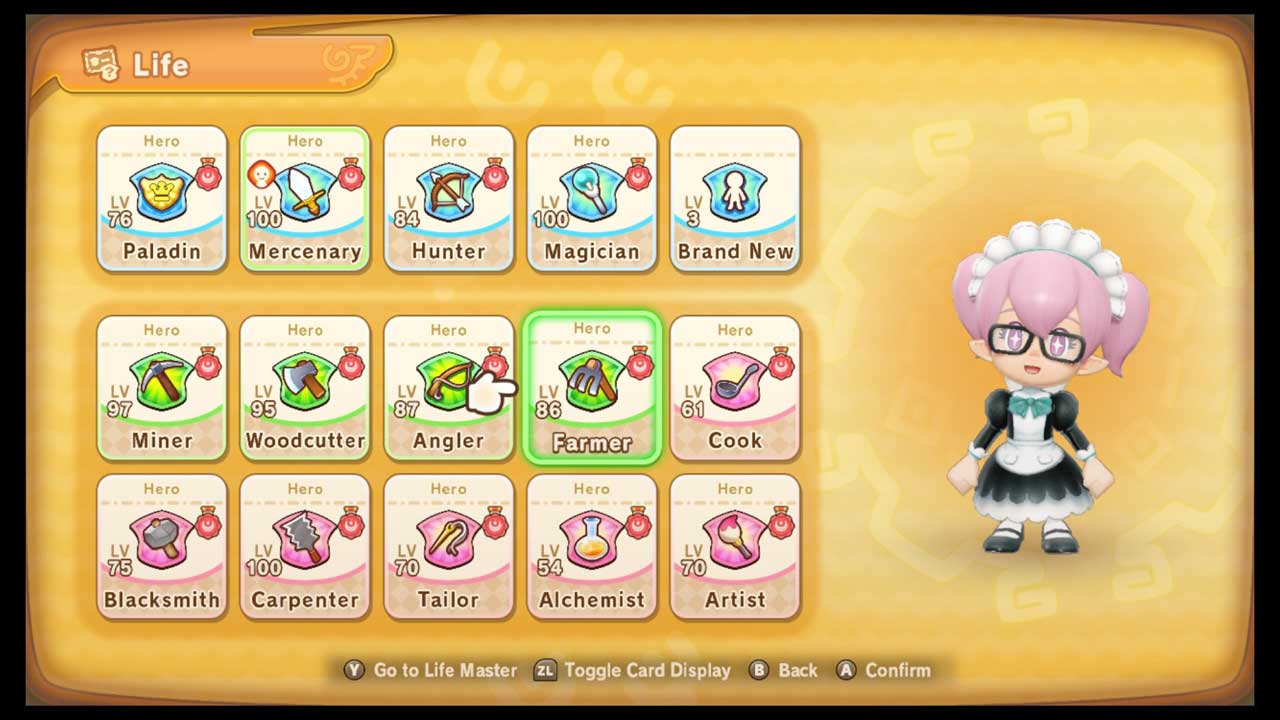Pick the Hunter life card
1280x720 pixels.
point(448,199)
